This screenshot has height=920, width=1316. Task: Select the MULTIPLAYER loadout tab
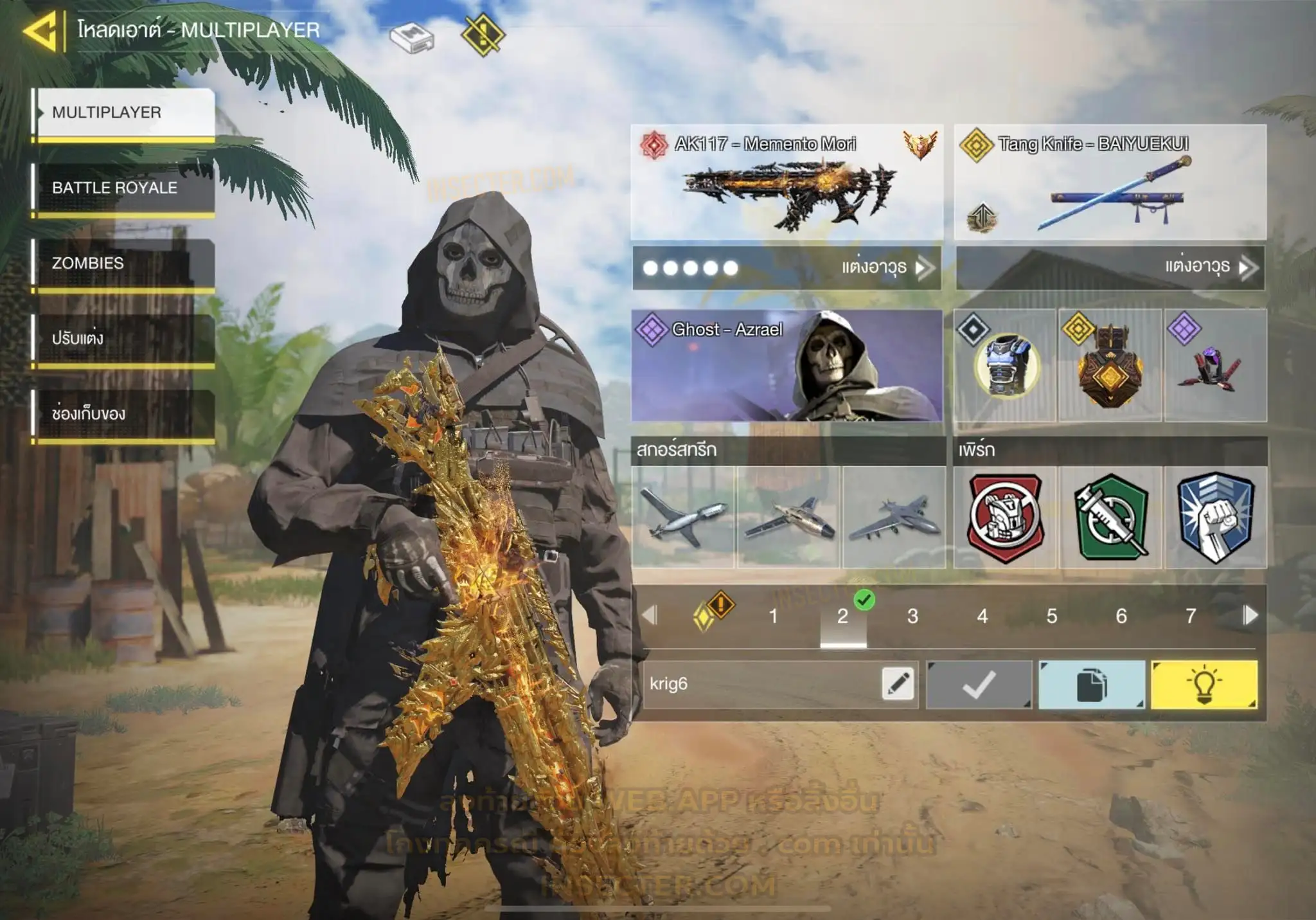[x=125, y=113]
